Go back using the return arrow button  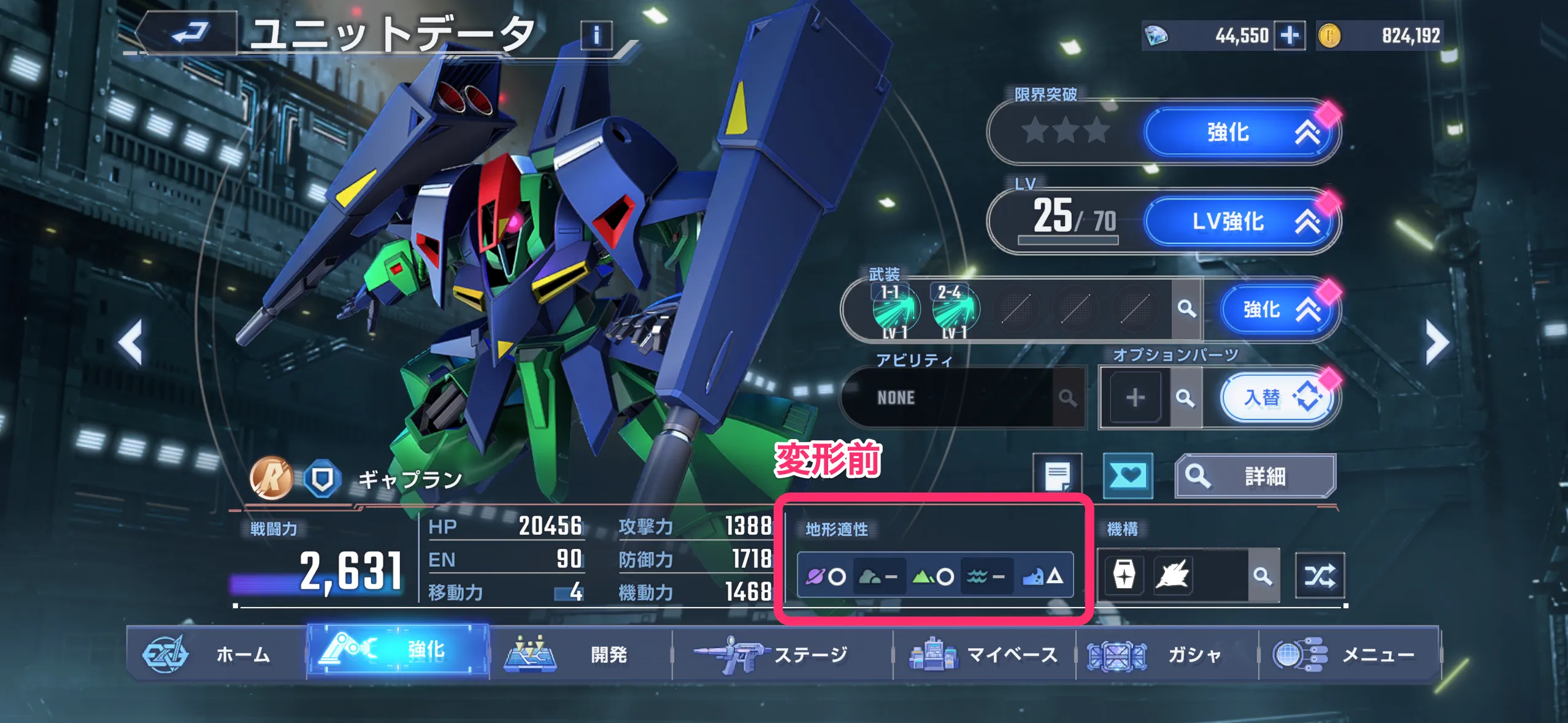pyautogui.click(x=188, y=33)
